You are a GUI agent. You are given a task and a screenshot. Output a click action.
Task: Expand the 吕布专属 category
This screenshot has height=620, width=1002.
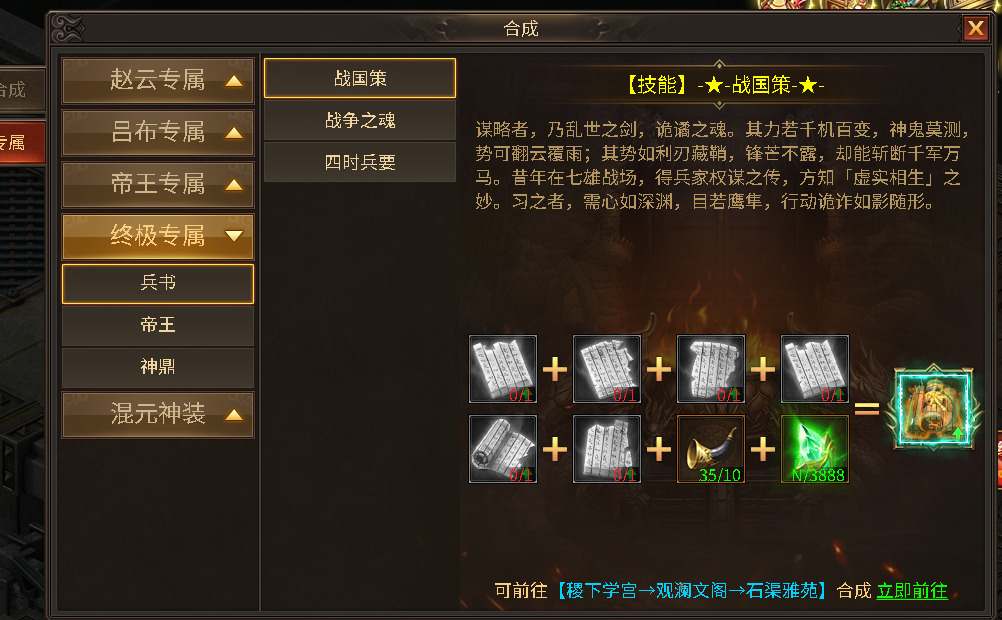(158, 133)
